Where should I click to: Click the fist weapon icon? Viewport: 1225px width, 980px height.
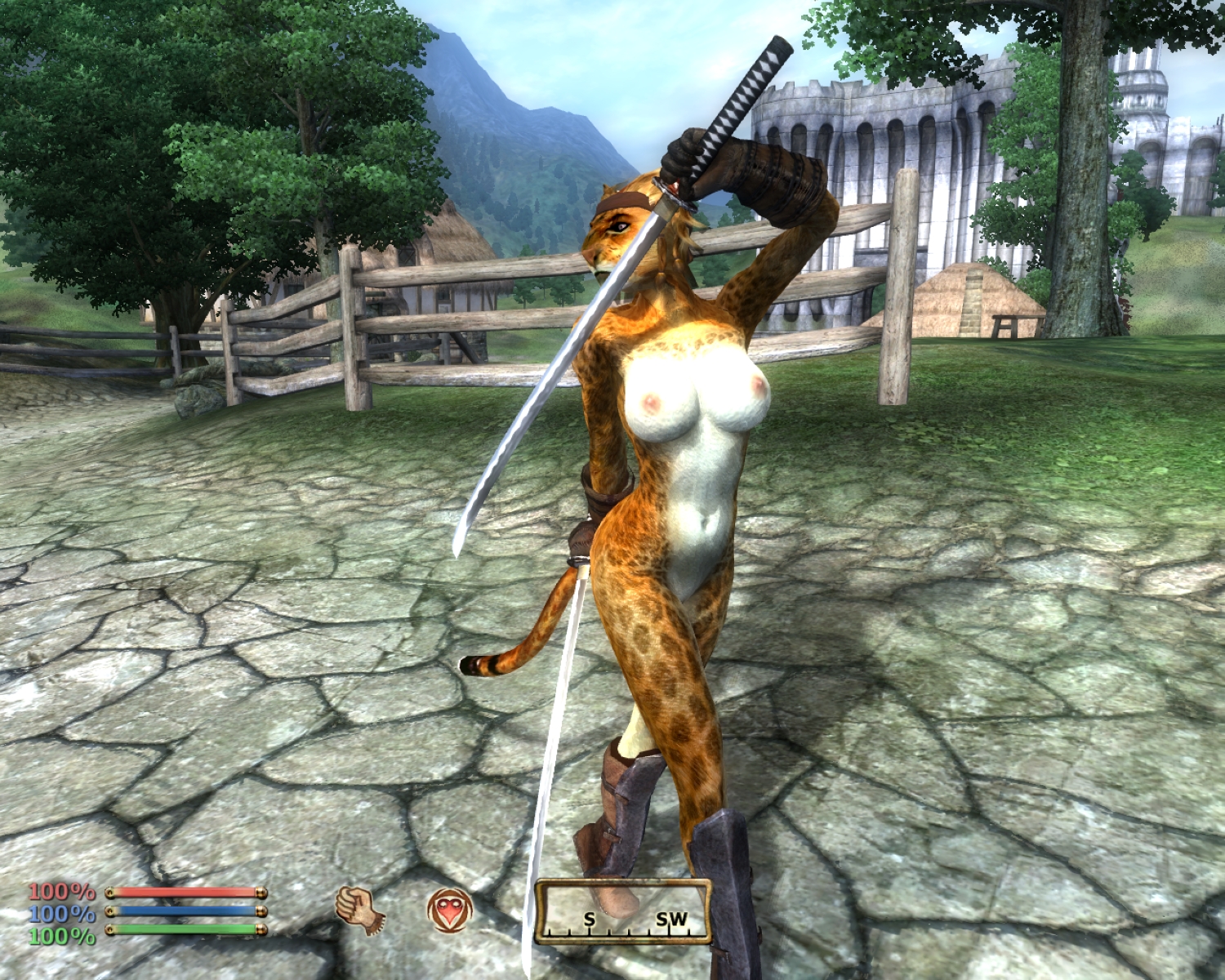pyautogui.click(x=359, y=910)
